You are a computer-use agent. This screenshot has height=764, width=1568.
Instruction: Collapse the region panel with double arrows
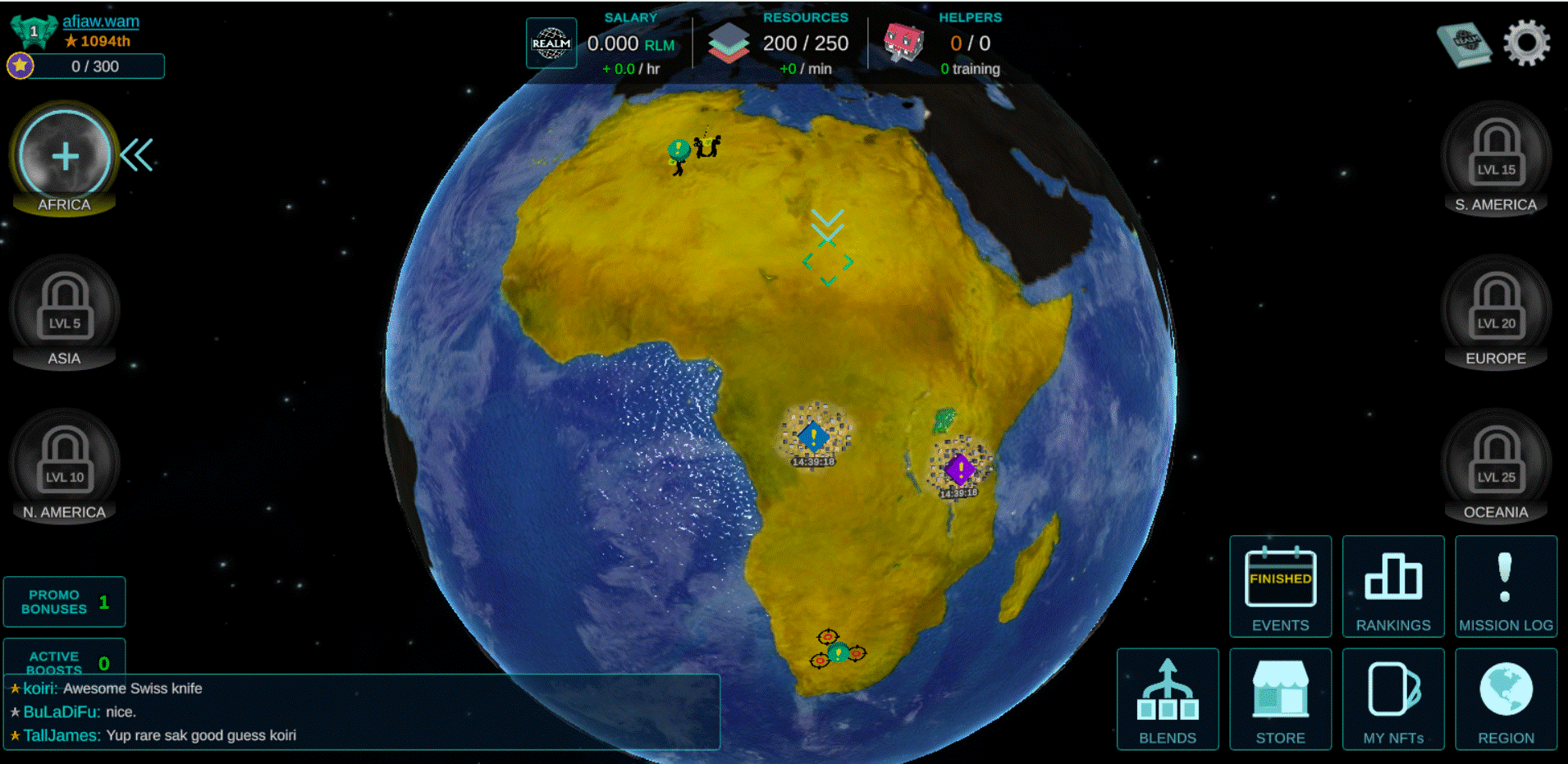click(x=137, y=155)
